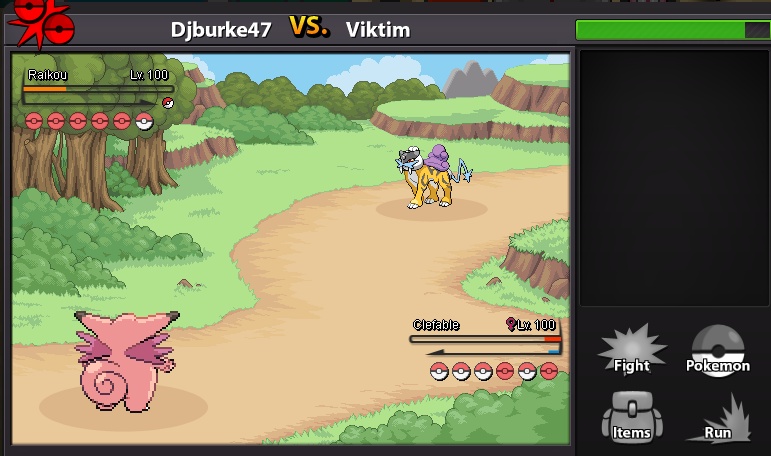The image size is (771, 456).
Task: Open the Pokemon party menu
Action: pos(717,351)
